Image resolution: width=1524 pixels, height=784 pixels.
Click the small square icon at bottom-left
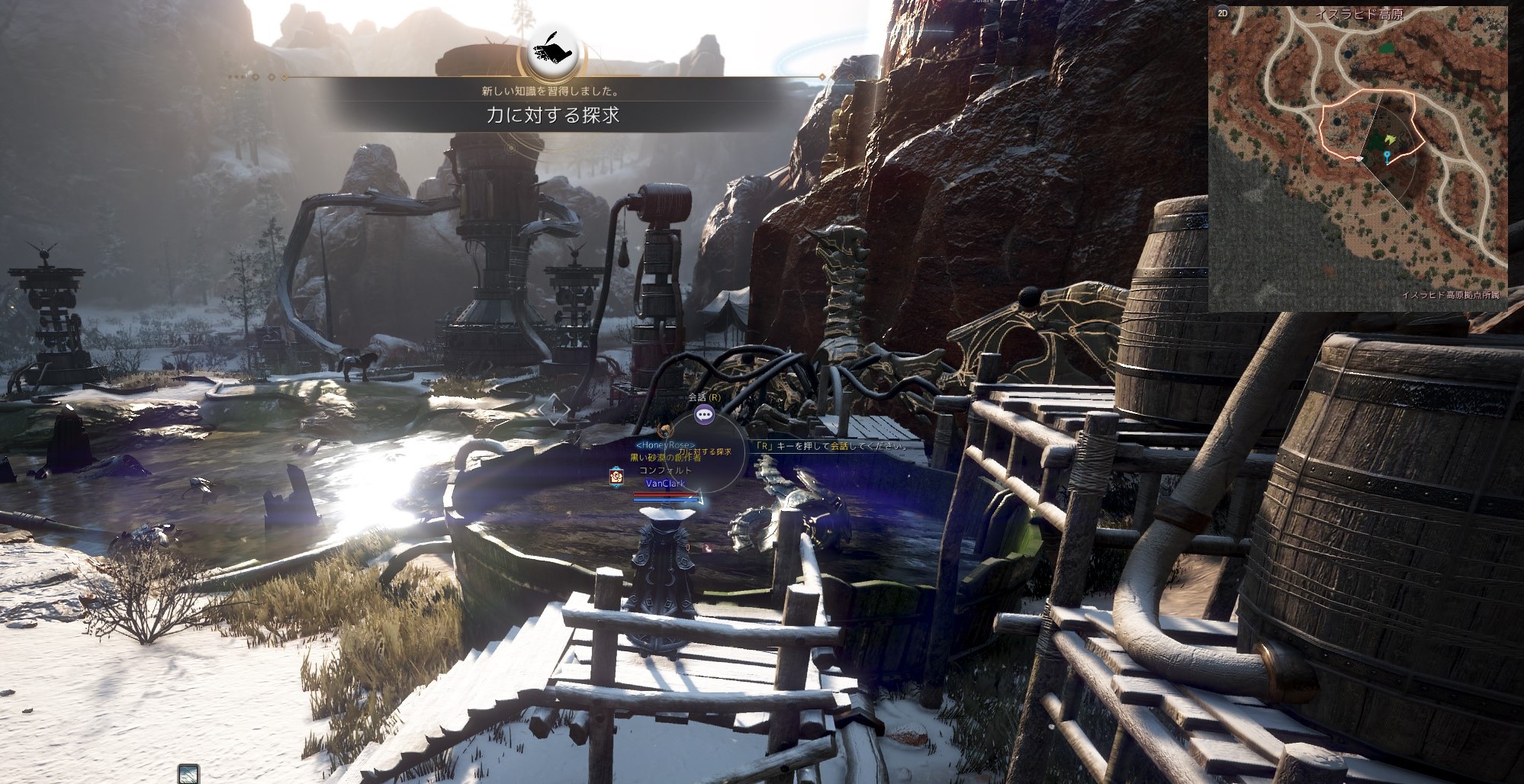click(188, 774)
